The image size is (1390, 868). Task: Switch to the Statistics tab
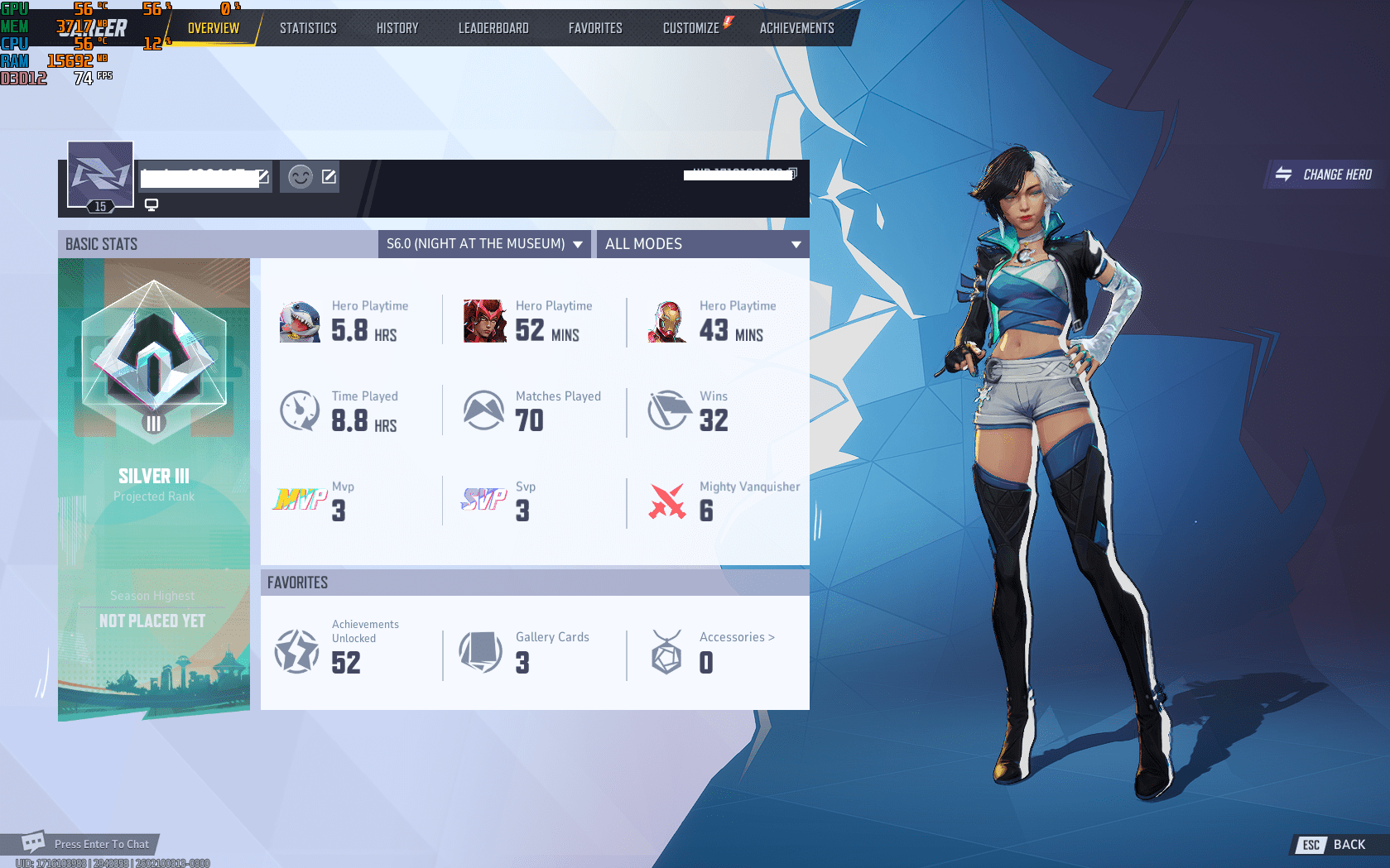(308, 27)
